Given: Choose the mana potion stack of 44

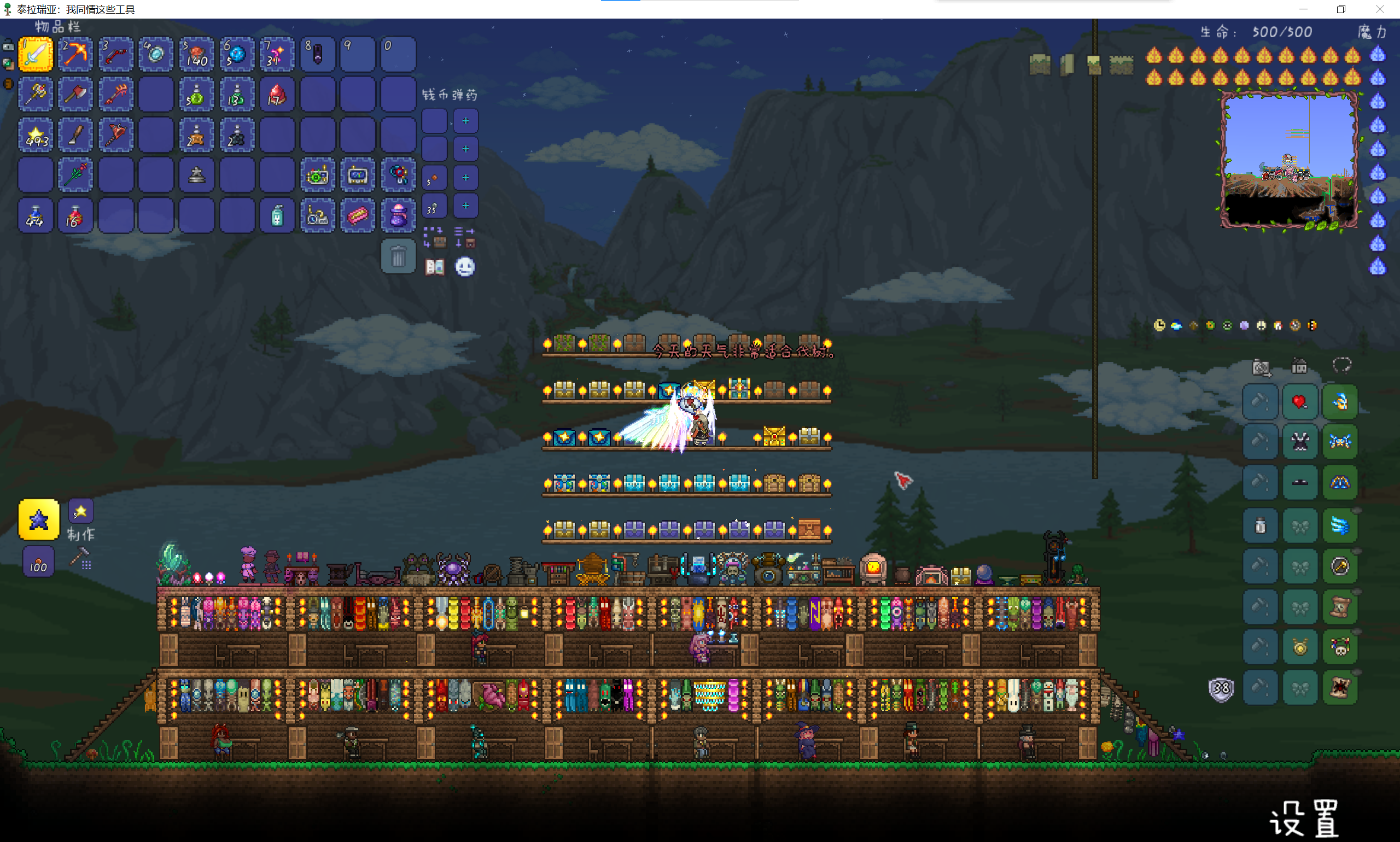Looking at the screenshot, I should [x=36, y=215].
